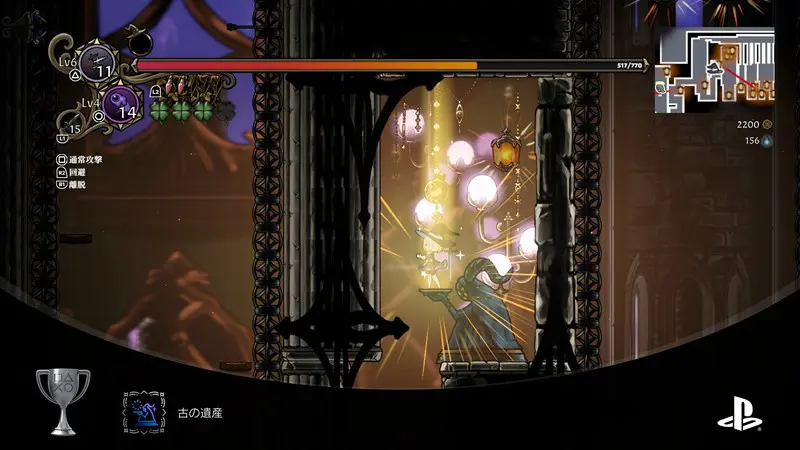
Task: Activate the purple Lv4 skill icon
Action: click(120, 105)
